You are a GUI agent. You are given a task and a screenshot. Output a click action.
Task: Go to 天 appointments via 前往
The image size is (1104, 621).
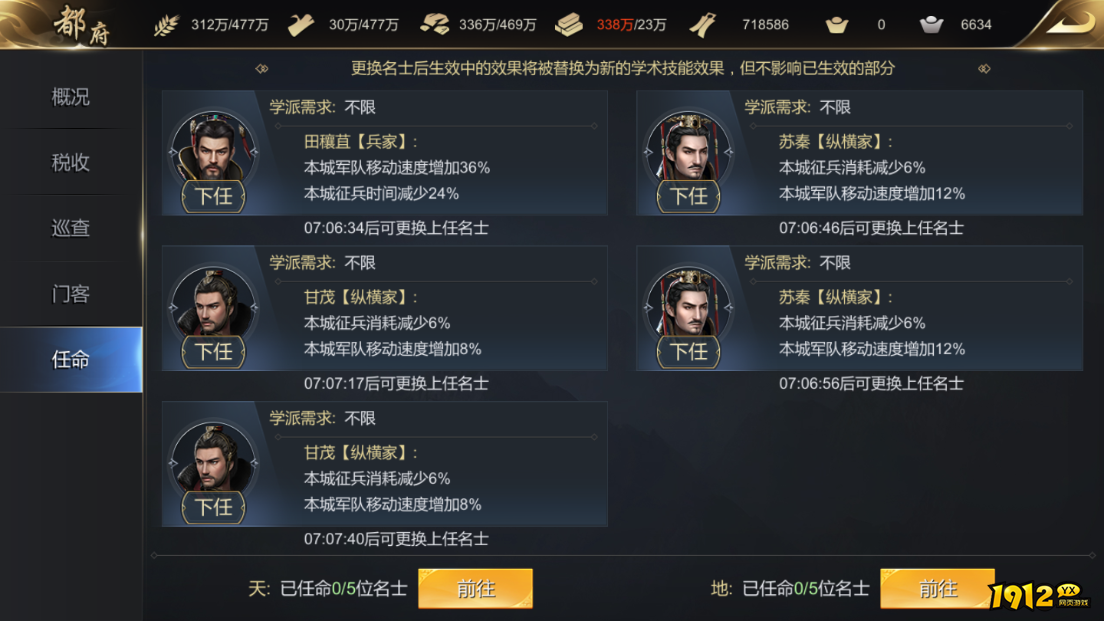click(475, 589)
